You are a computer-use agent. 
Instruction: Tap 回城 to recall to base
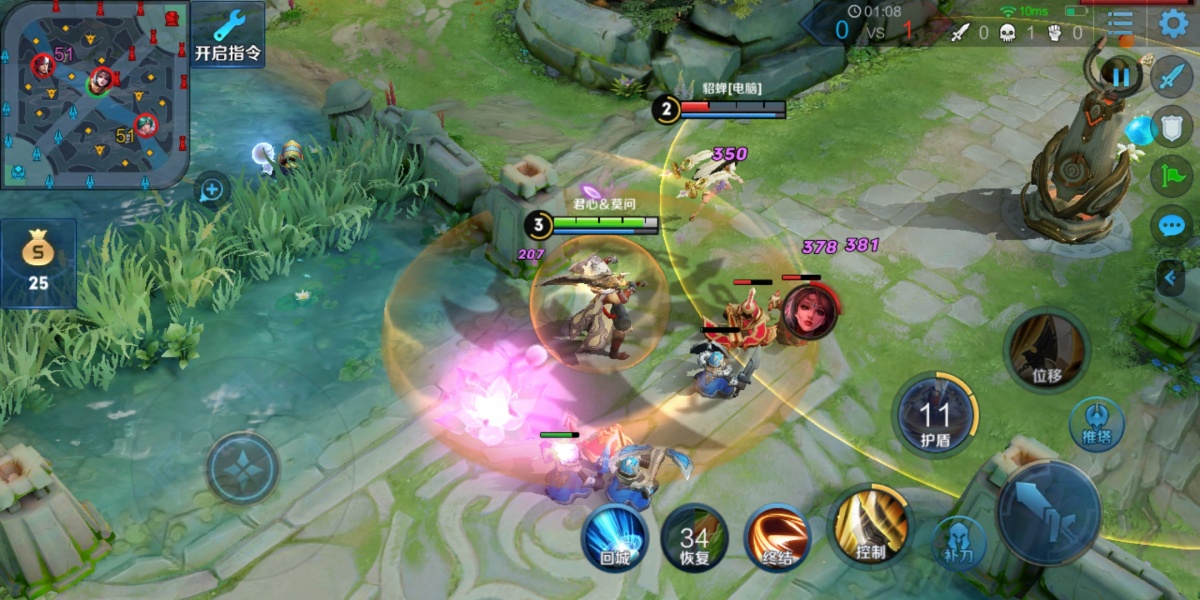(x=615, y=537)
